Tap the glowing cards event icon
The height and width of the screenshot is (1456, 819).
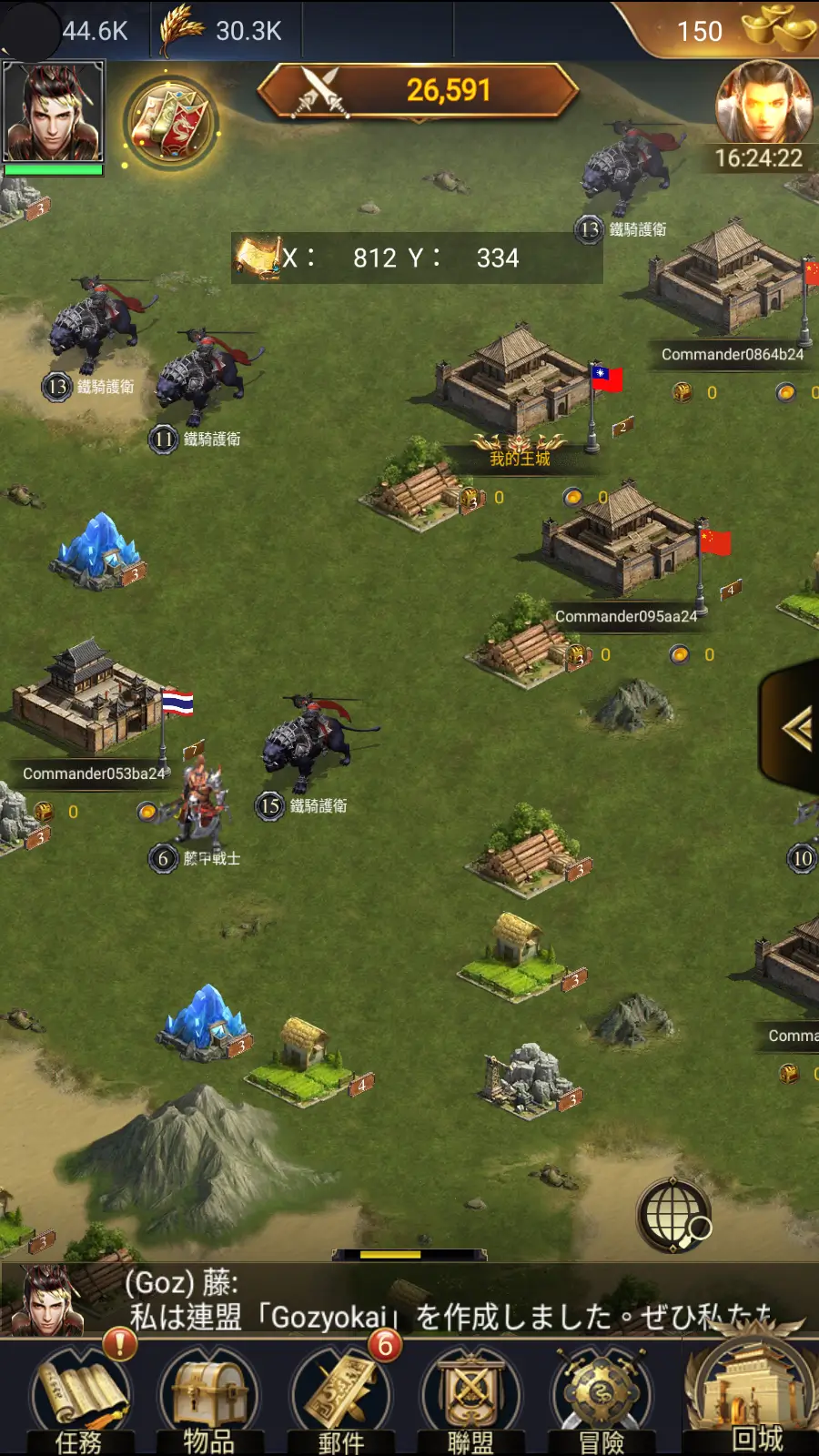coord(170,123)
